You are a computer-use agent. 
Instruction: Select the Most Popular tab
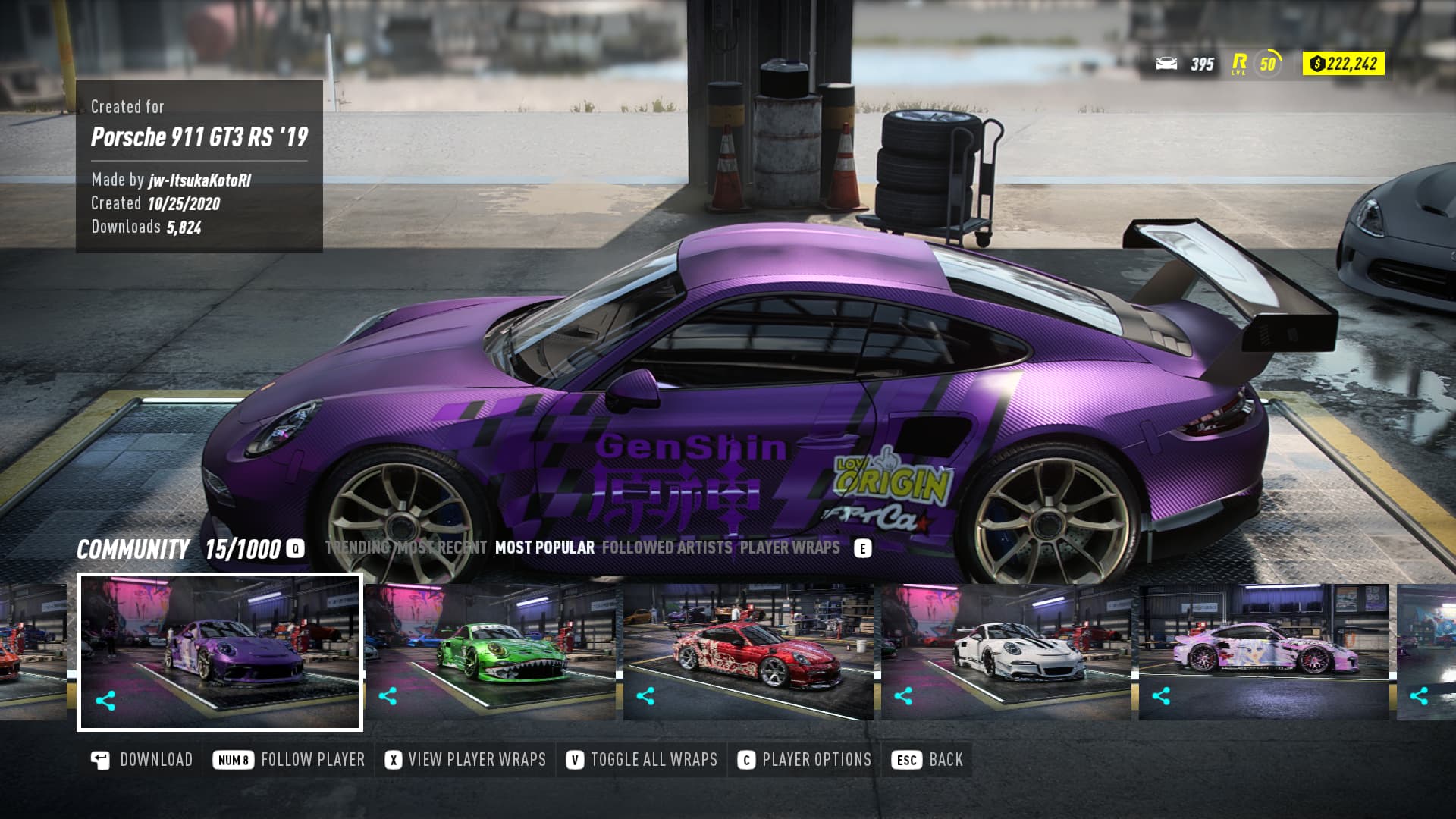click(544, 548)
